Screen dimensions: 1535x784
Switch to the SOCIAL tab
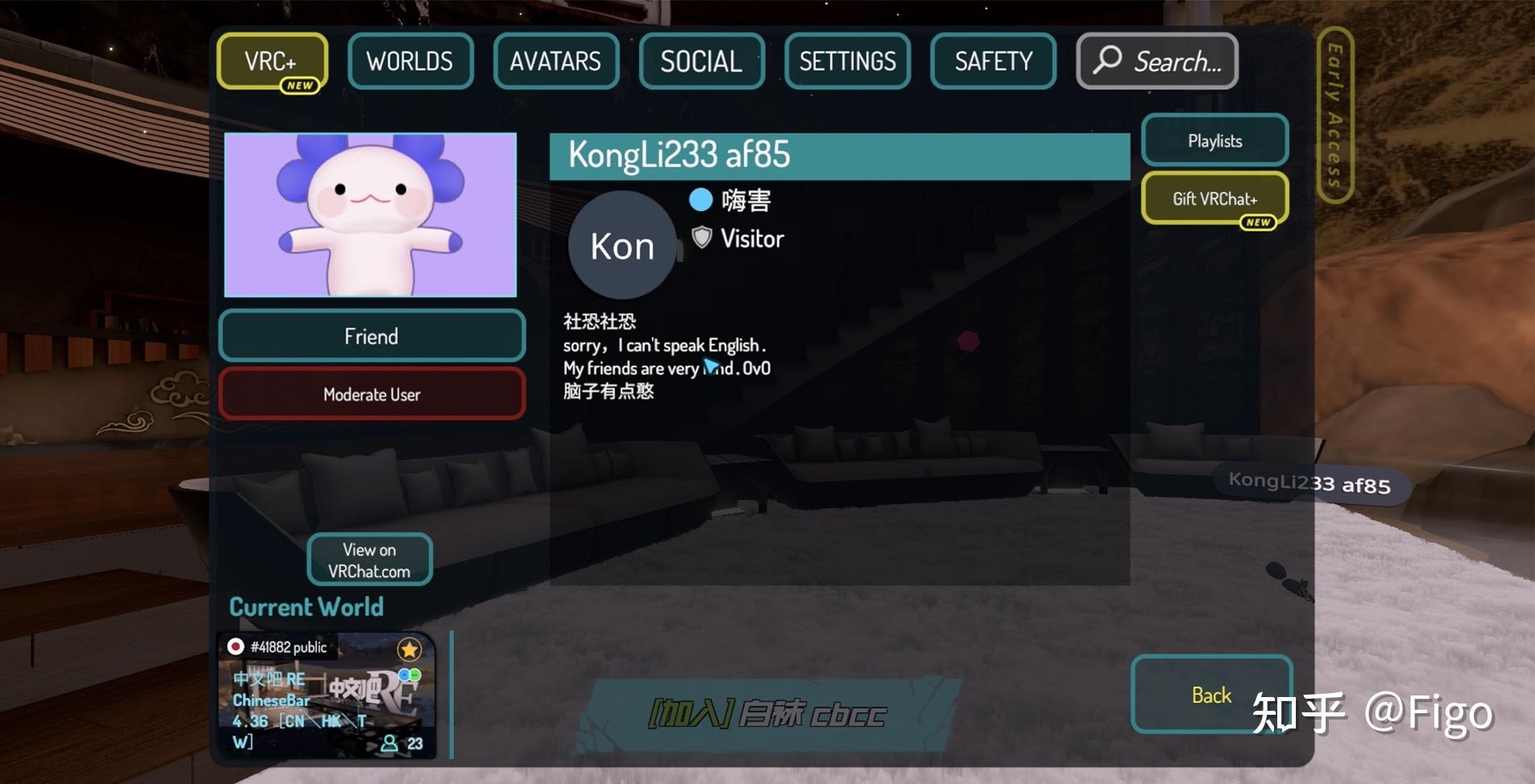(x=701, y=60)
